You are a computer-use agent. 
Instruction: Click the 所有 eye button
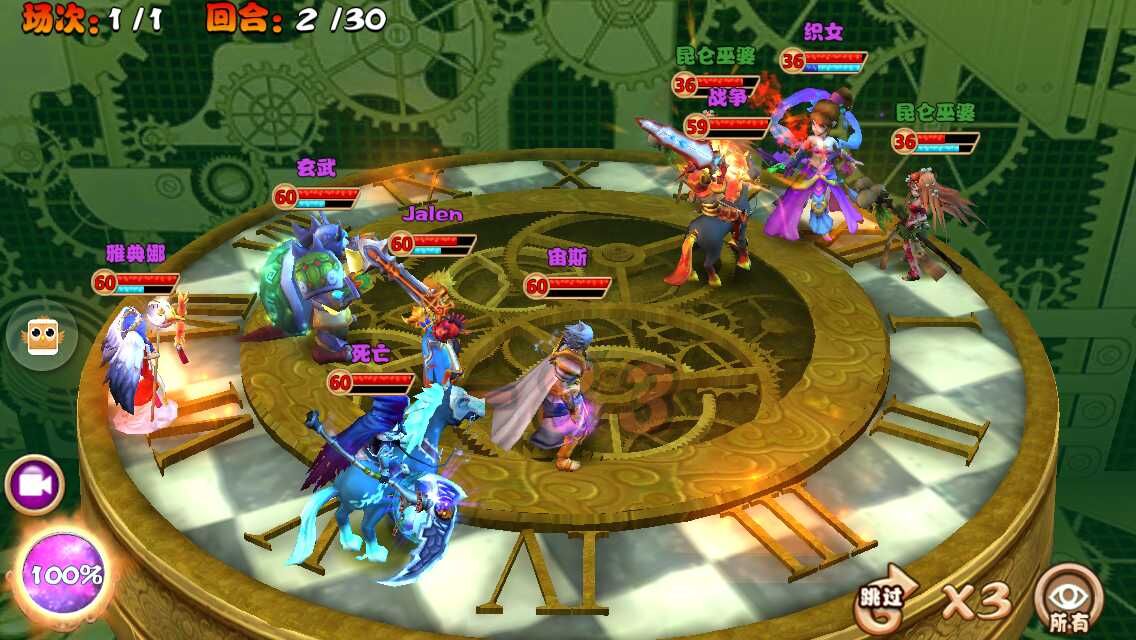pyautogui.click(x=1068, y=600)
